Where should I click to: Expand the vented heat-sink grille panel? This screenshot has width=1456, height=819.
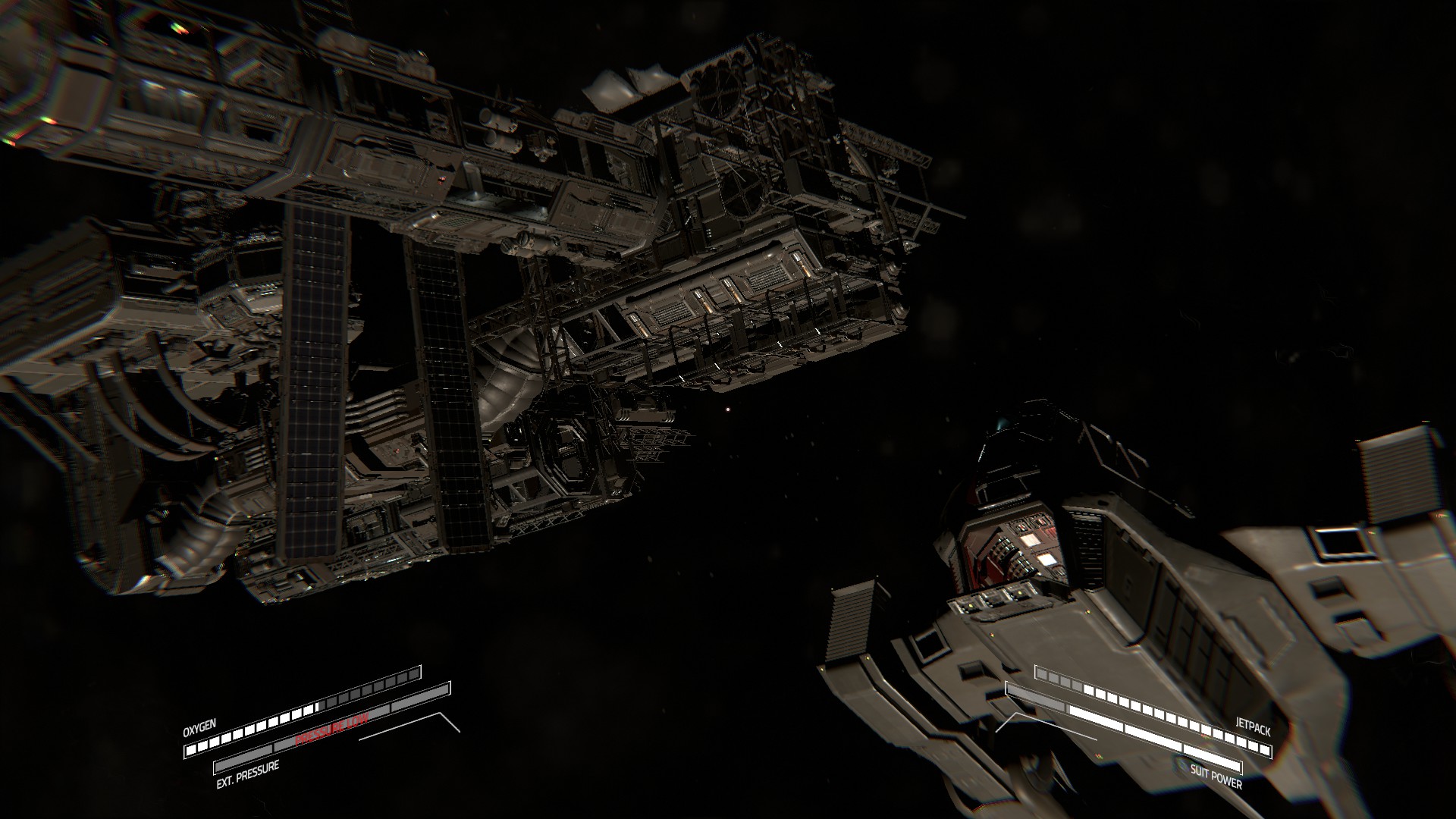click(x=849, y=622)
